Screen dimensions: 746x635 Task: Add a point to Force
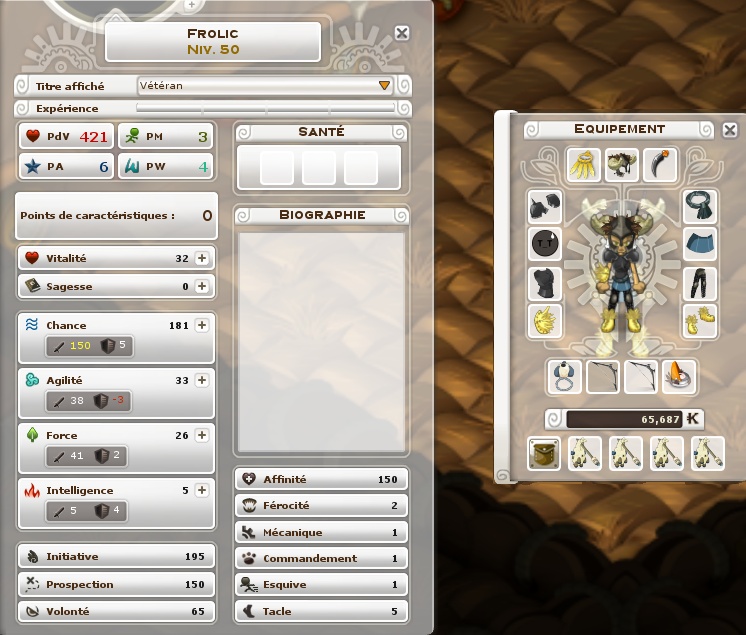point(202,435)
